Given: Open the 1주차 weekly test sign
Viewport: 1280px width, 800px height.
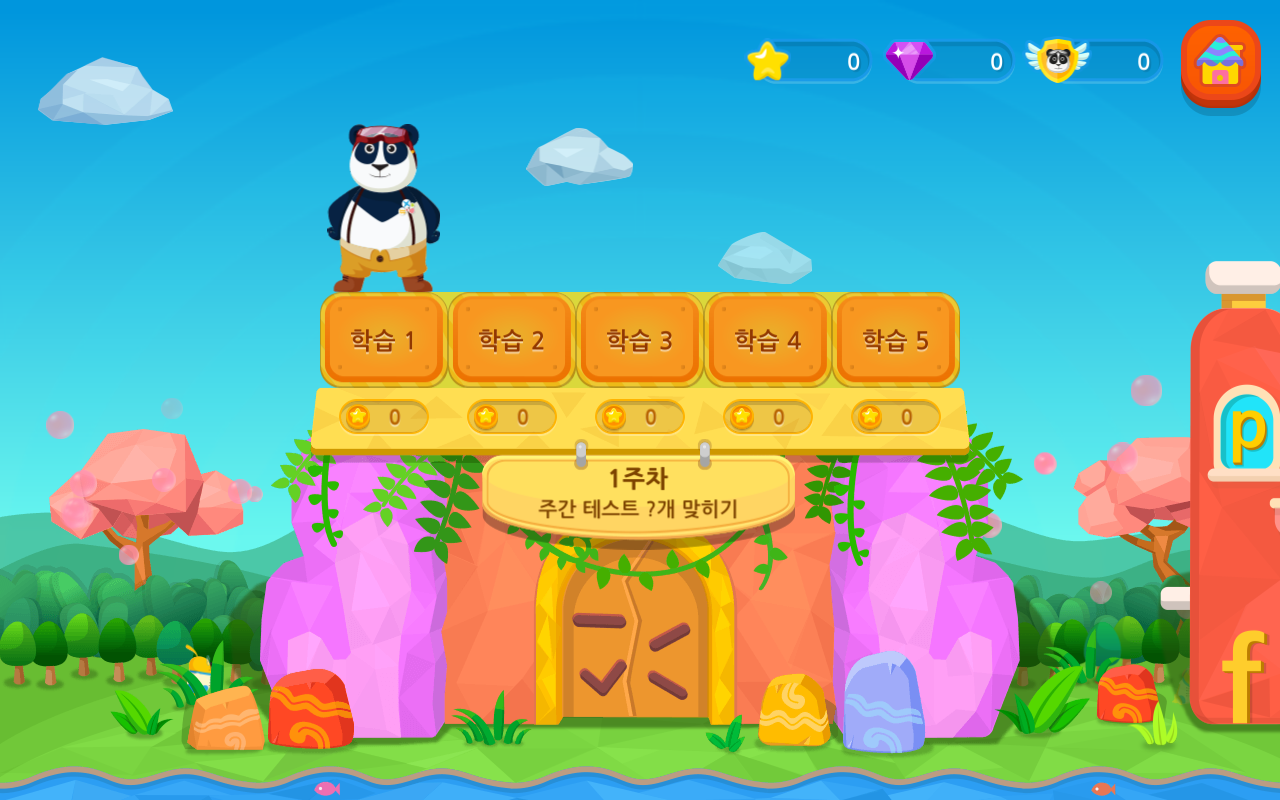Looking at the screenshot, I should (x=638, y=493).
